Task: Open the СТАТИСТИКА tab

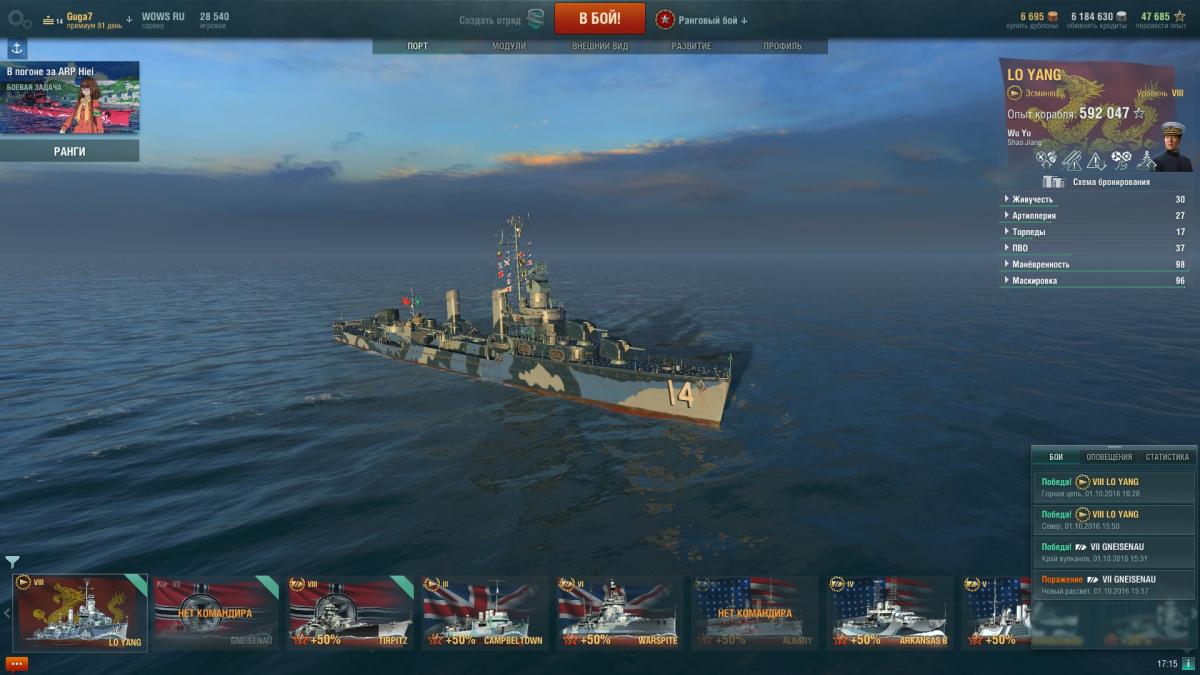Action: point(1166,457)
